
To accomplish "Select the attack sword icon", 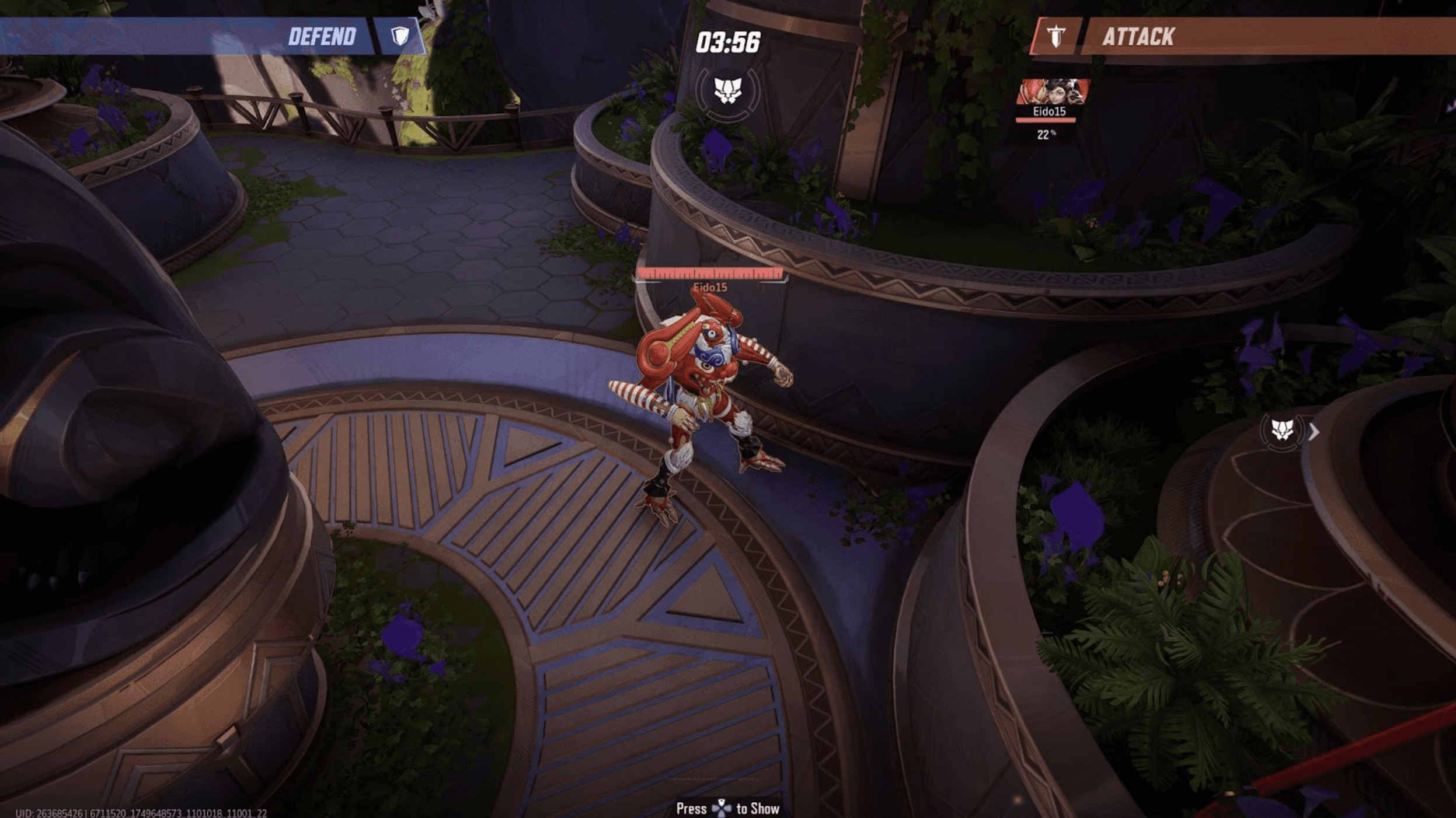I will click(1056, 37).
